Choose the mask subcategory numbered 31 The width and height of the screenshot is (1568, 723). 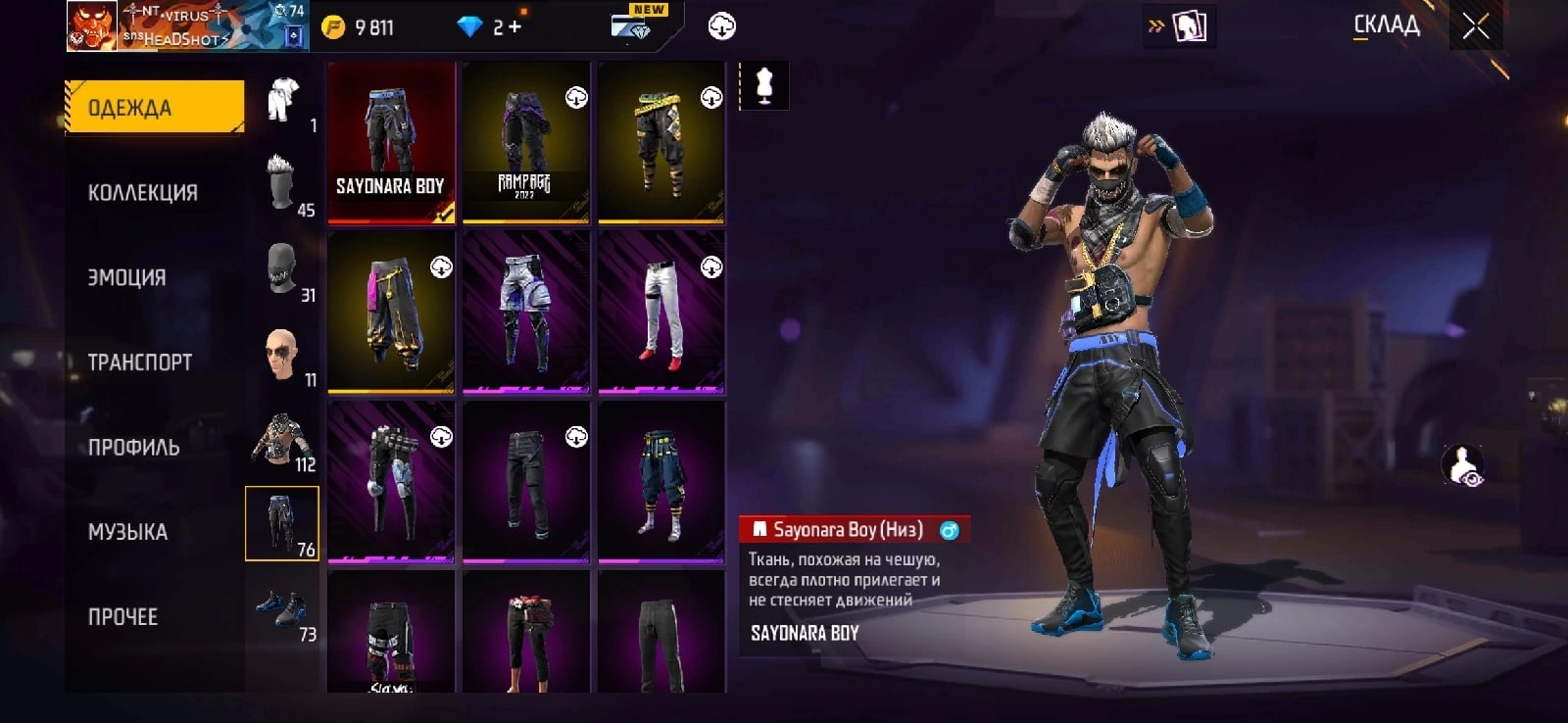tap(282, 269)
